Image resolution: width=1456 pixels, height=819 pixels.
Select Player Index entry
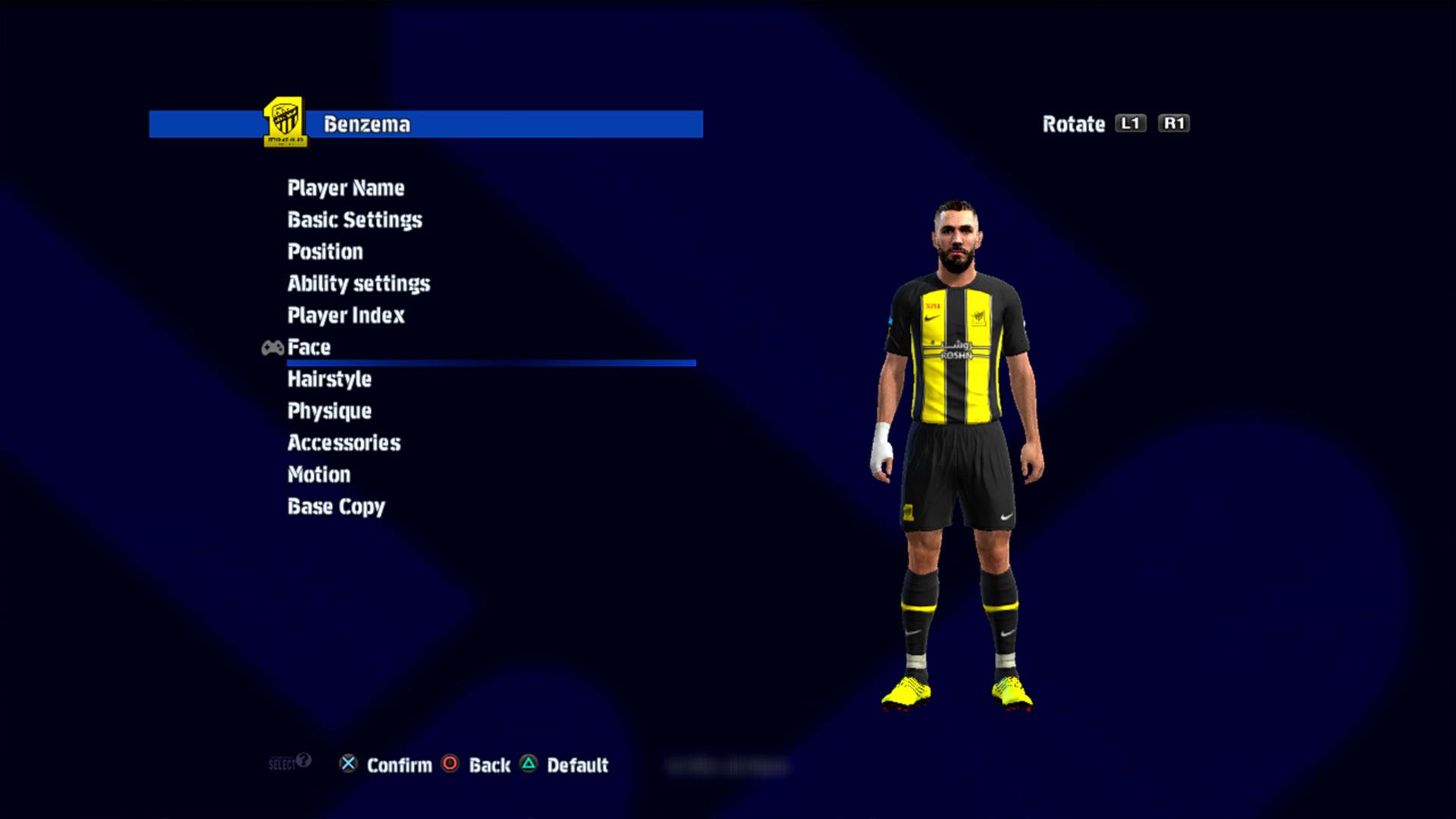(346, 315)
